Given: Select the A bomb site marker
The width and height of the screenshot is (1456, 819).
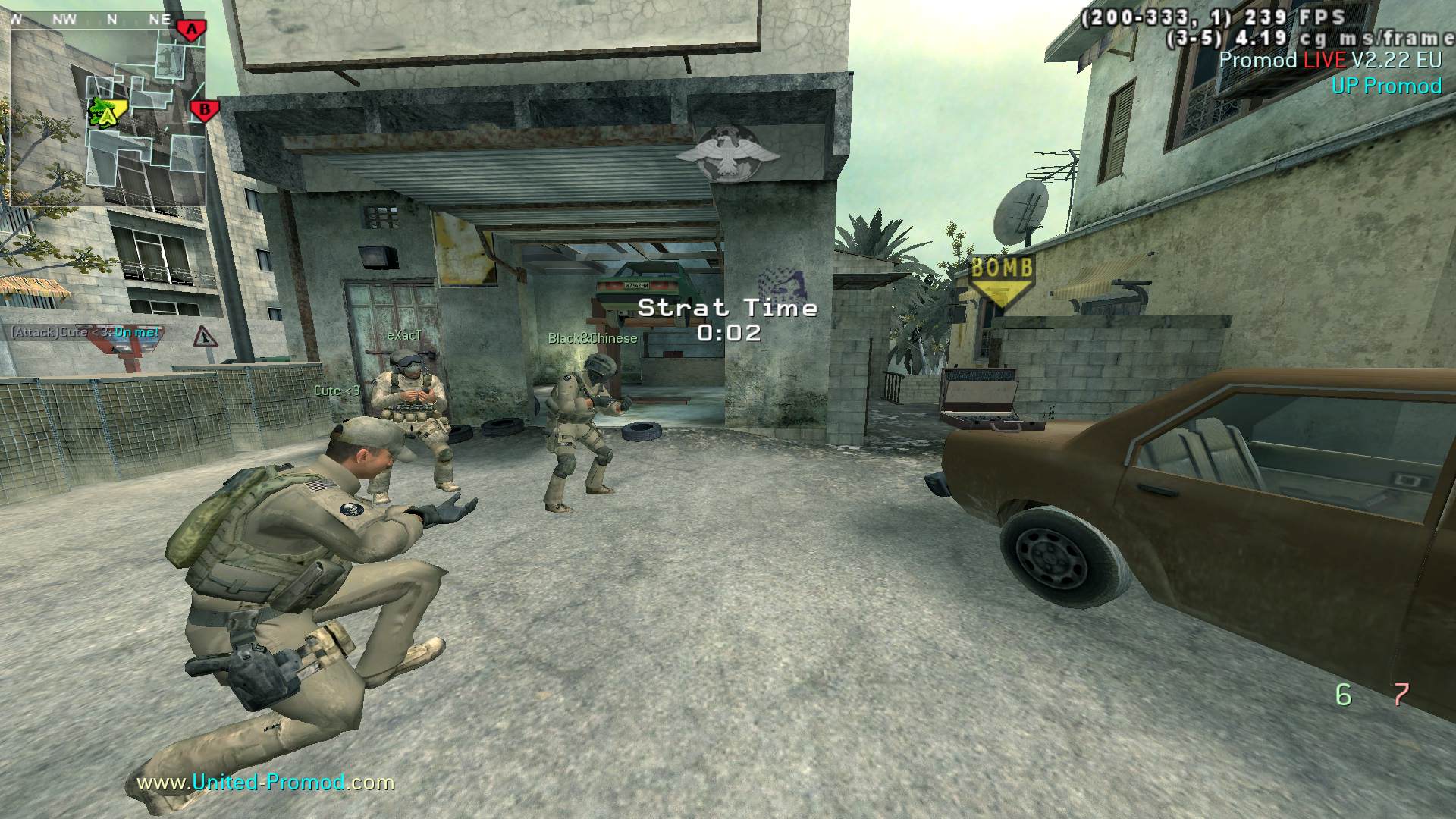Looking at the screenshot, I should tap(192, 30).
